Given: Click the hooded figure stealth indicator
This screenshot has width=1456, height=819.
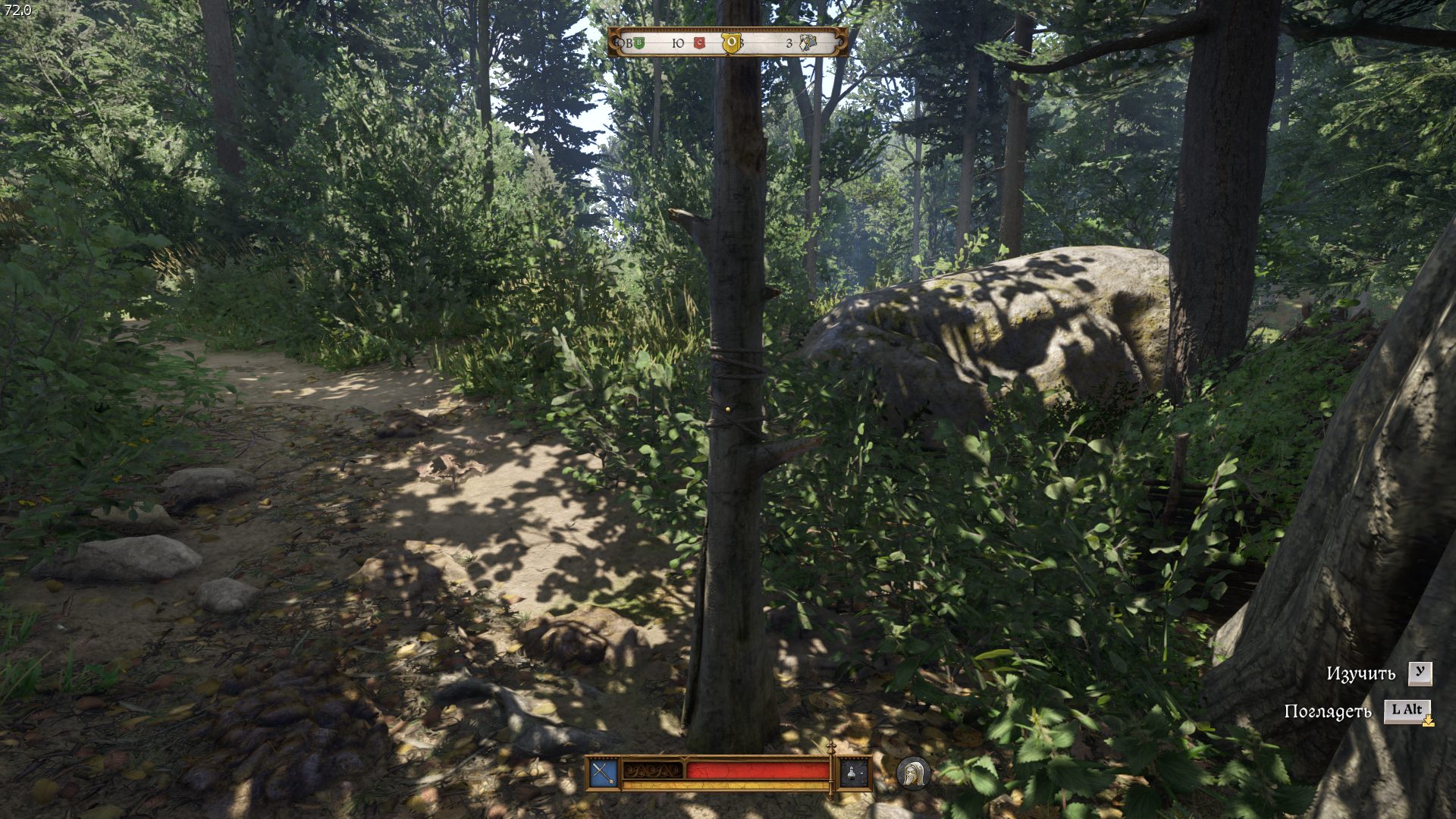Looking at the screenshot, I should 913,773.
